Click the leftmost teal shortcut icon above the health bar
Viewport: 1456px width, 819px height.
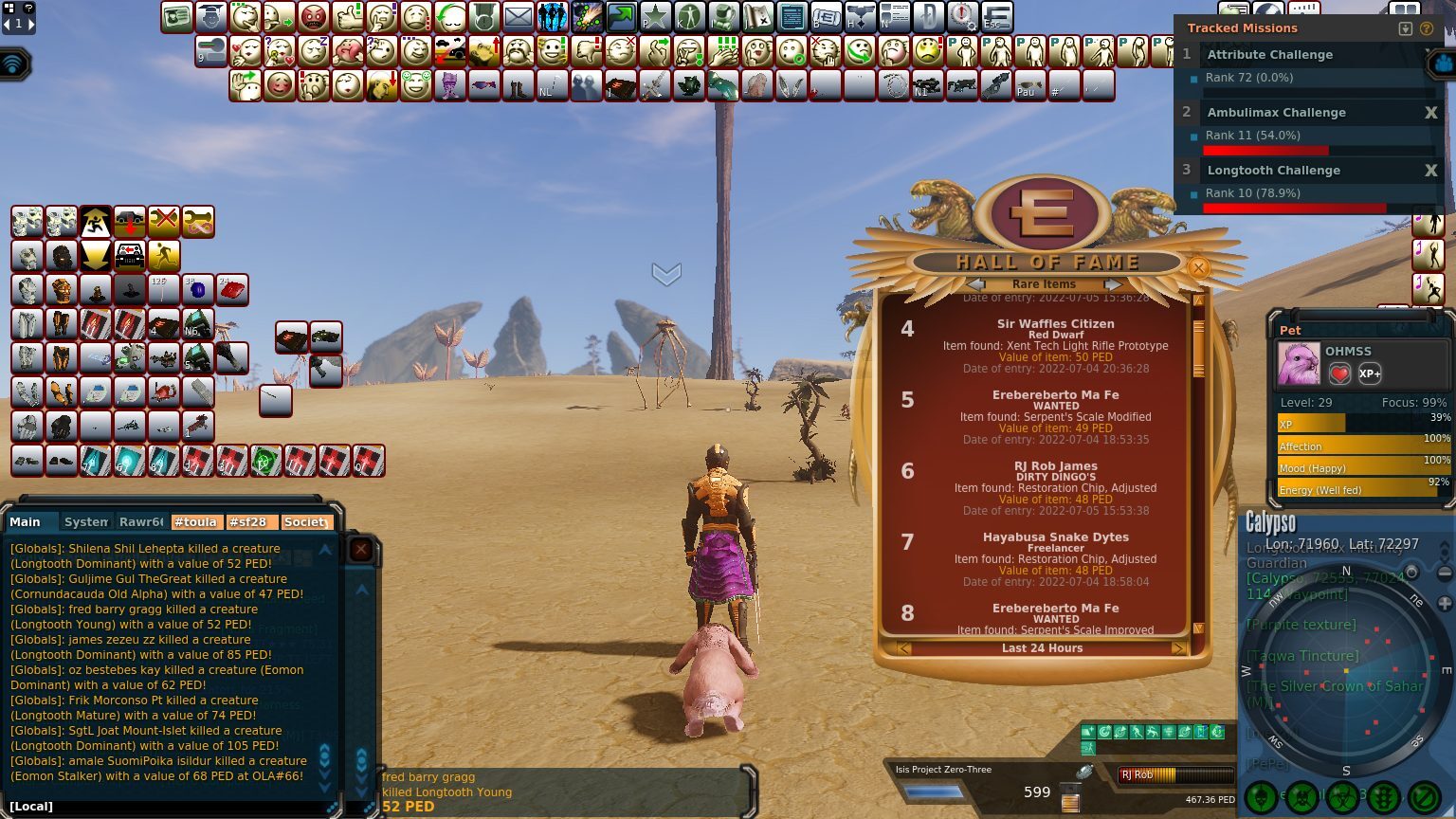(1087, 732)
